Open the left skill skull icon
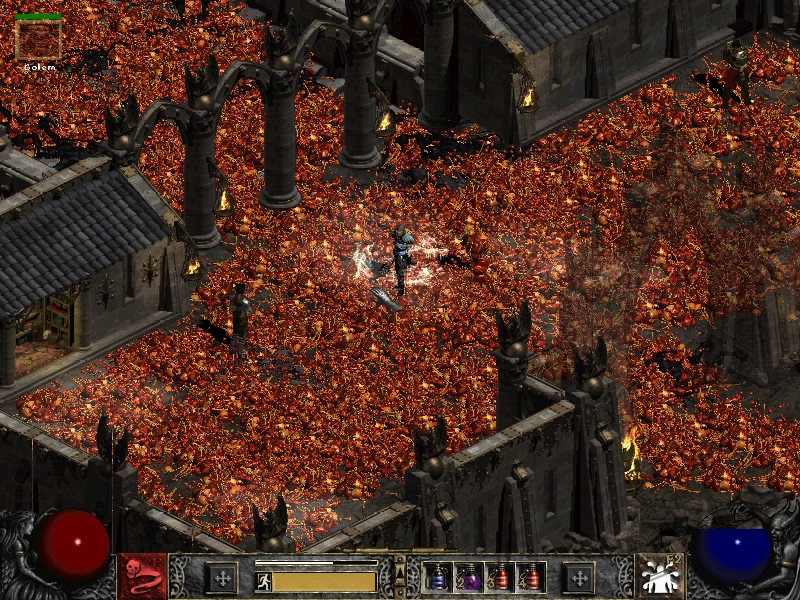 [x=142, y=577]
